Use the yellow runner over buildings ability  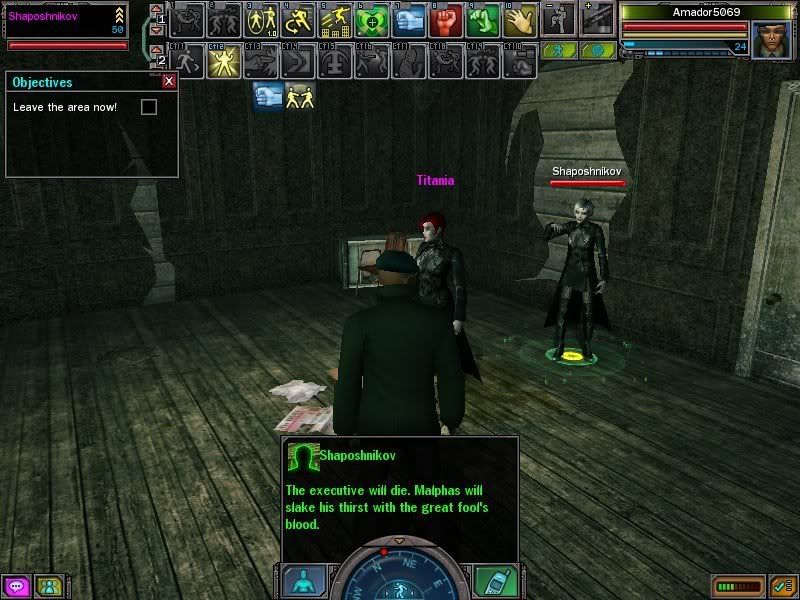point(336,19)
